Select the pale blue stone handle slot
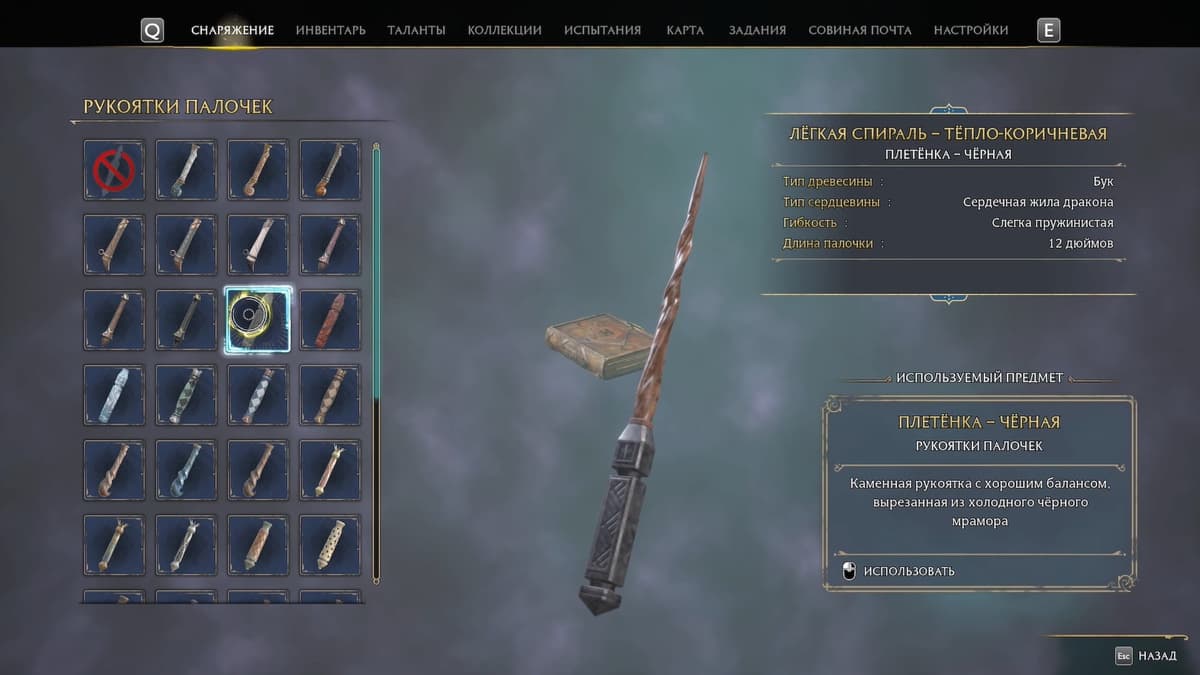The width and height of the screenshot is (1200, 675). tap(114, 395)
